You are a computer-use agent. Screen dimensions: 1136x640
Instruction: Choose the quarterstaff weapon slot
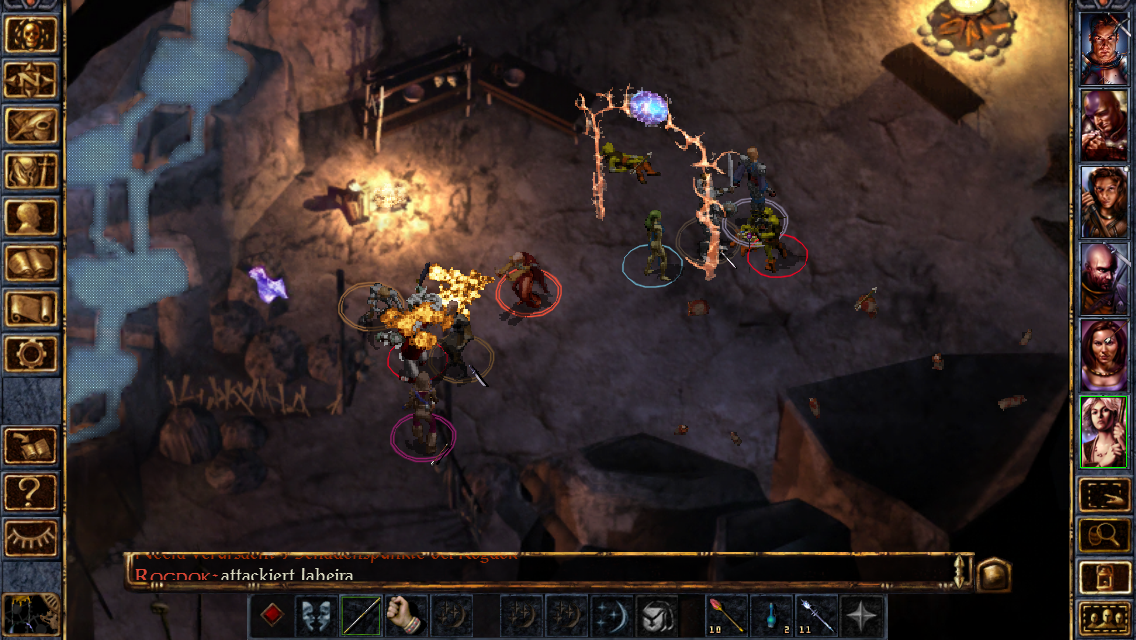pyautogui.click(x=360, y=615)
